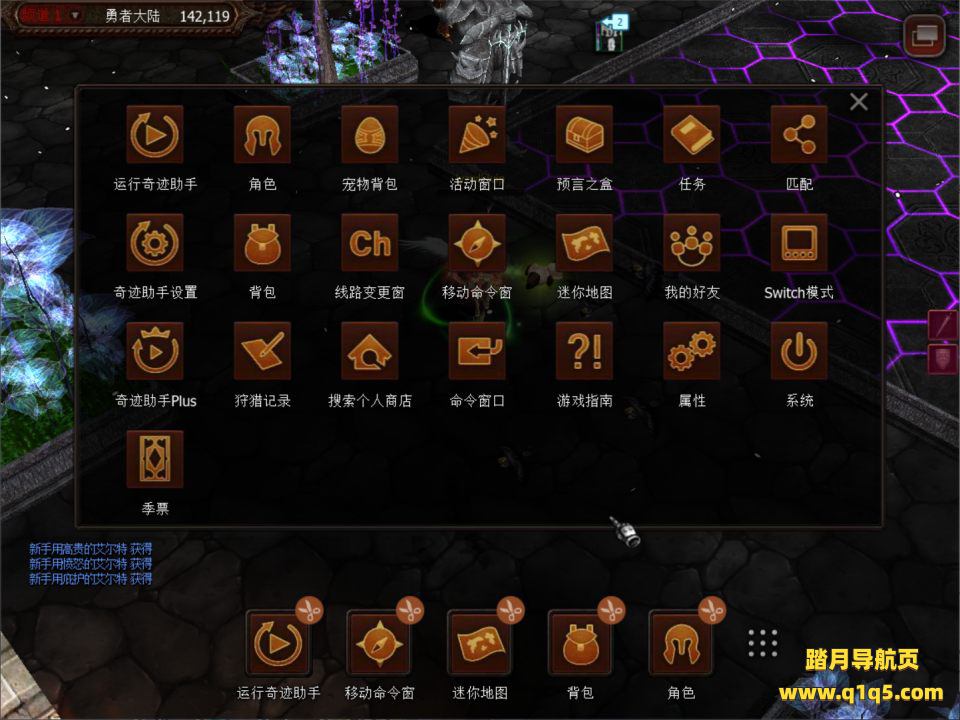Open 奇迹助手设置 helper settings

[x=155, y=243]
